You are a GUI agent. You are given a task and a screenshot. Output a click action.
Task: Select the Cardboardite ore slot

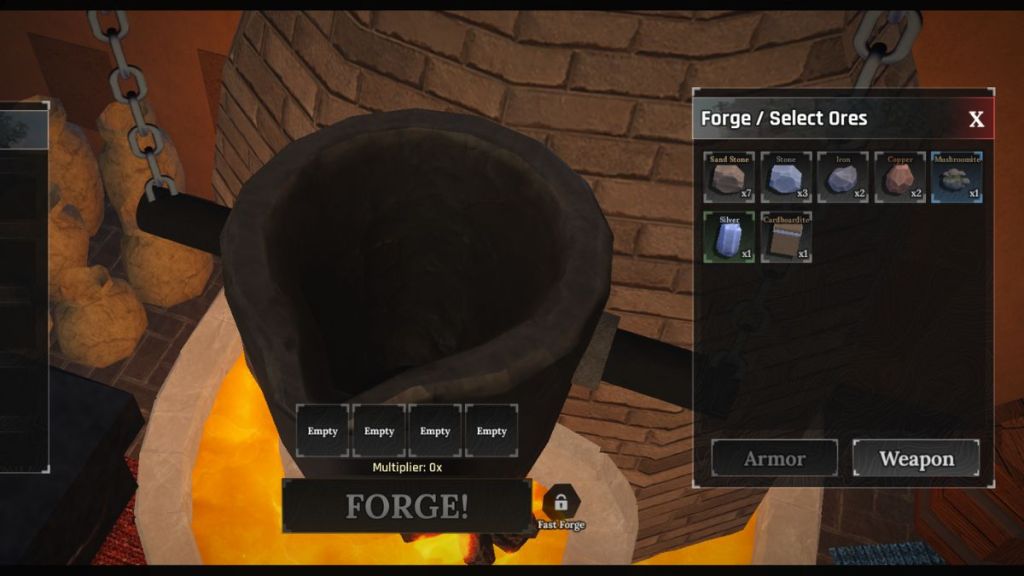coord(786,237)
